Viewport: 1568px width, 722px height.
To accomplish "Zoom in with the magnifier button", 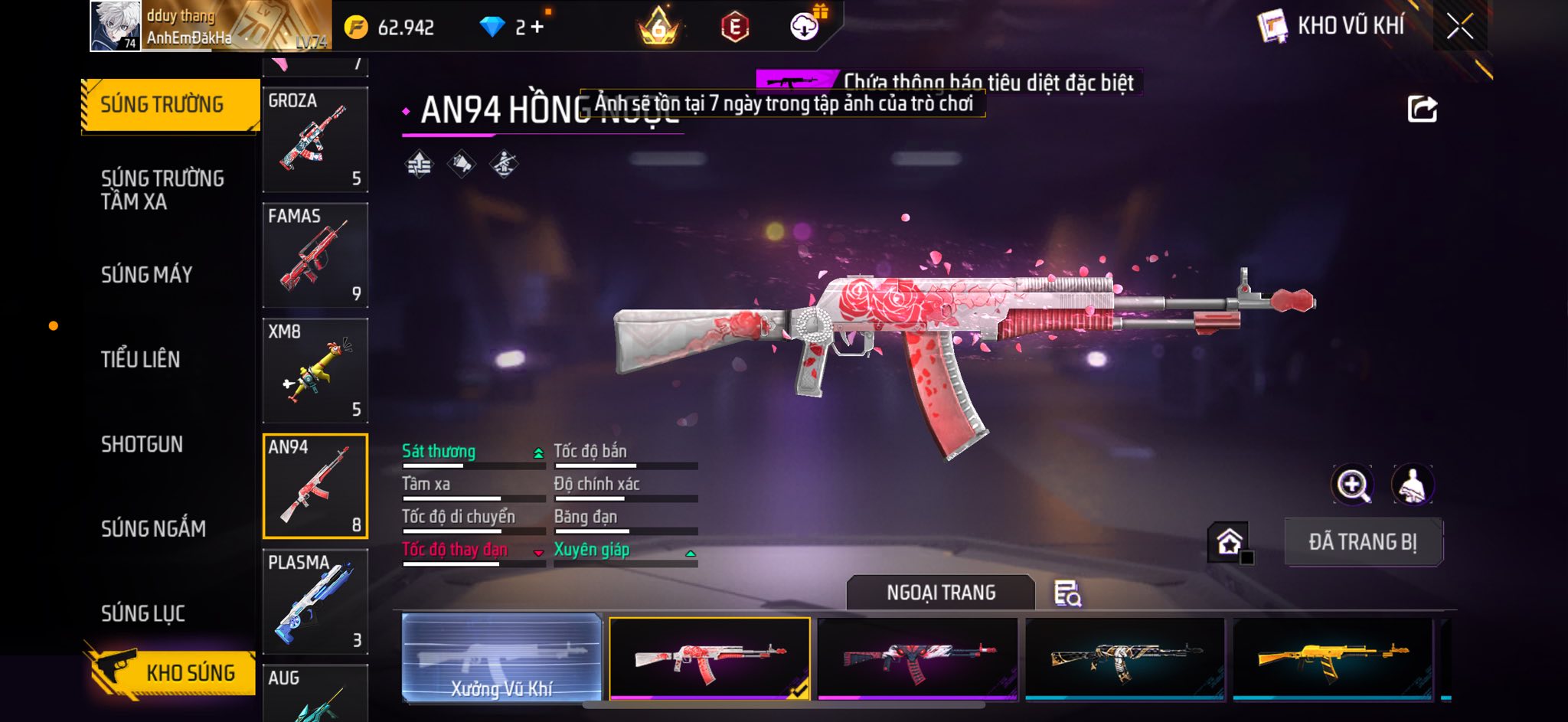I will click(1353, 485).
